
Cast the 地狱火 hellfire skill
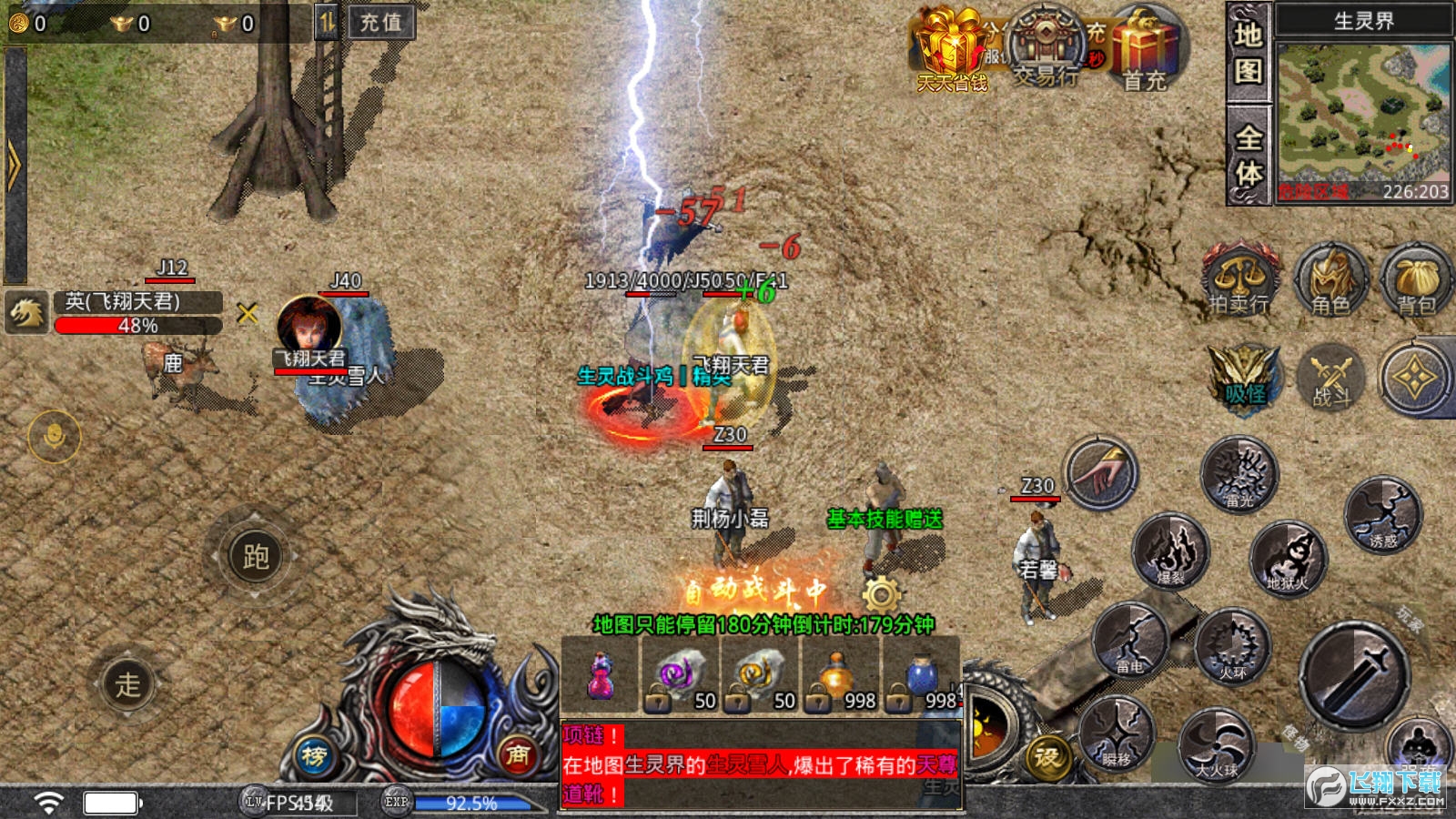tap(1288, 557)
